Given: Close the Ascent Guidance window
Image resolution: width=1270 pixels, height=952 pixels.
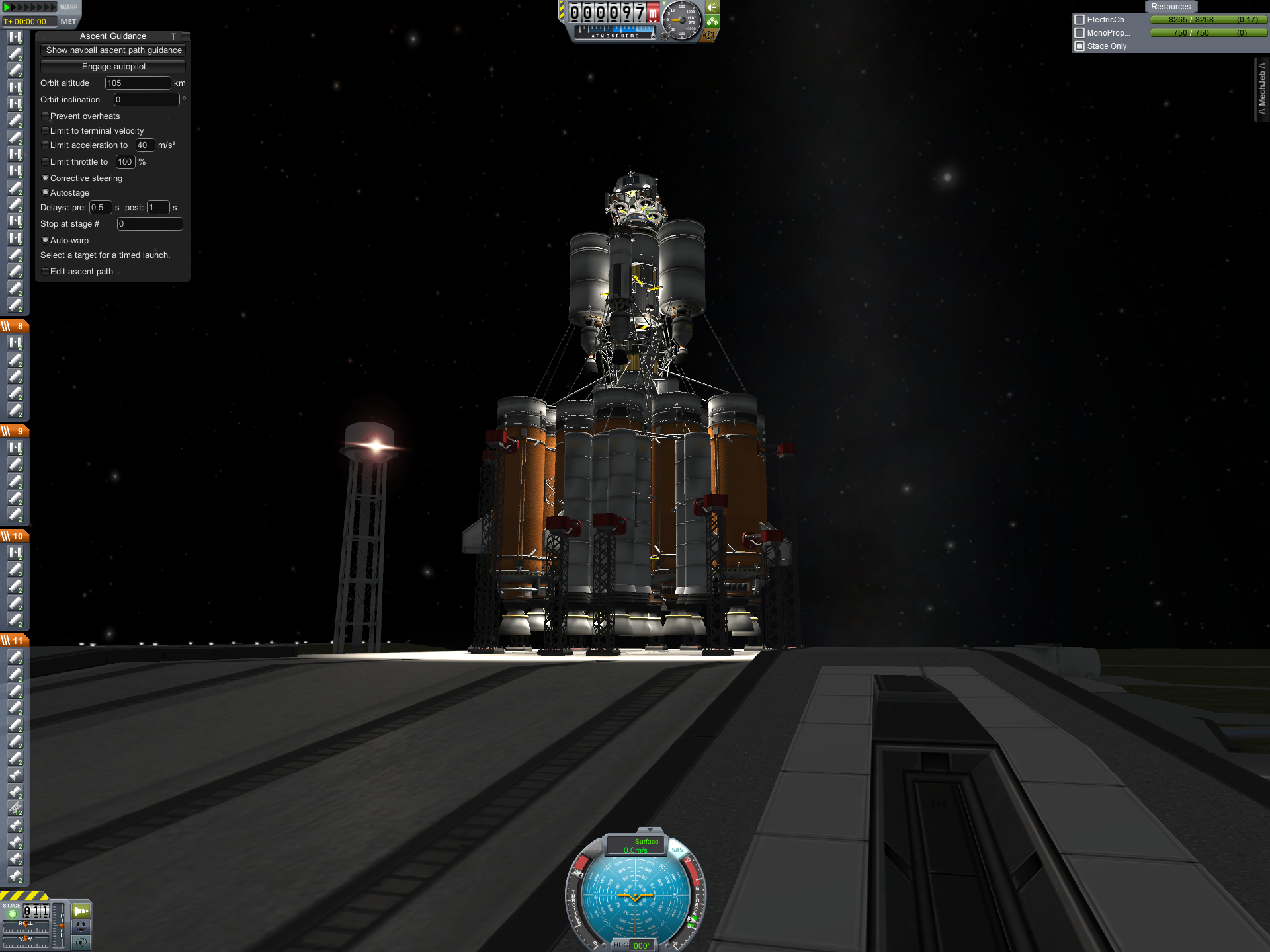Looking at the screenshot, I should click(186, 36).
